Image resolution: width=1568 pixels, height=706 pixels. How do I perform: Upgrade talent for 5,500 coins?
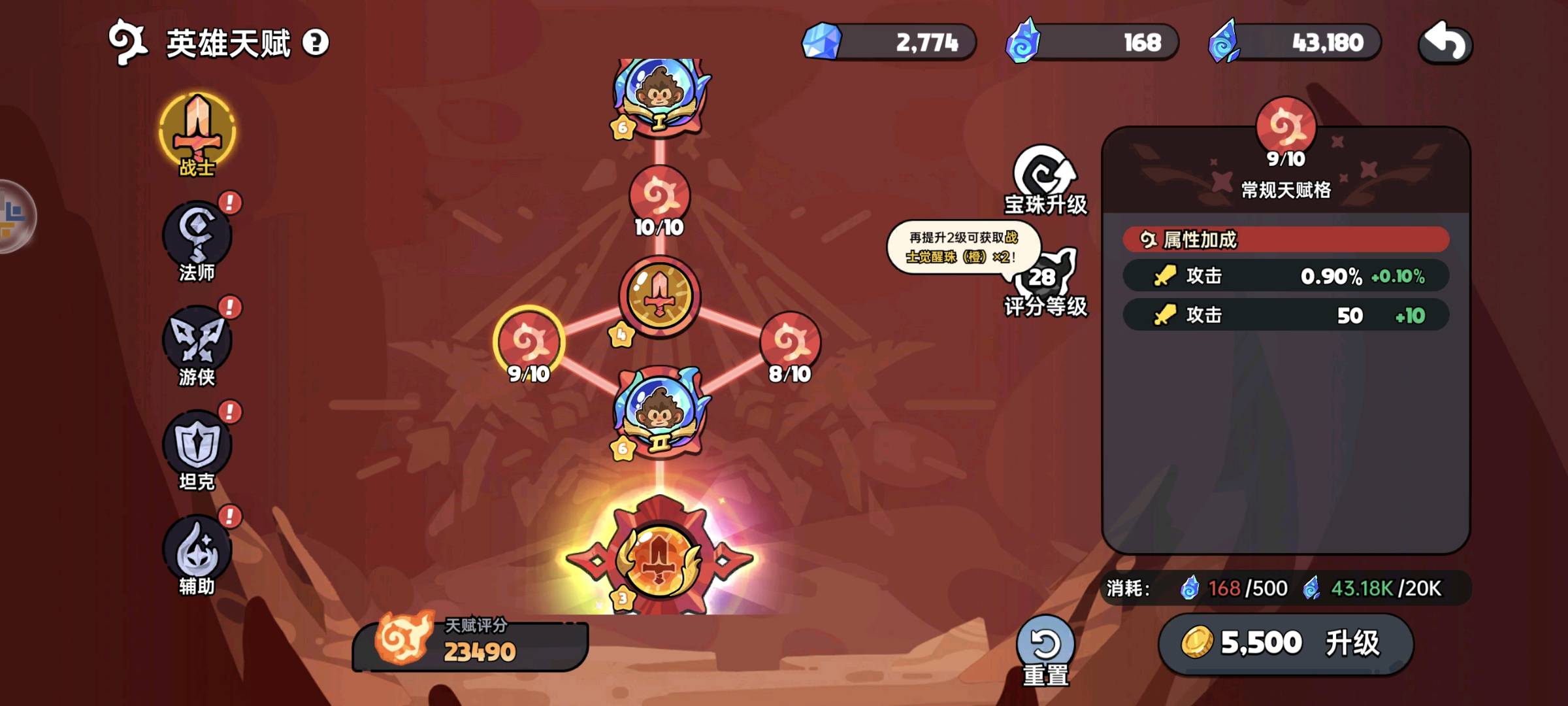1286,643
